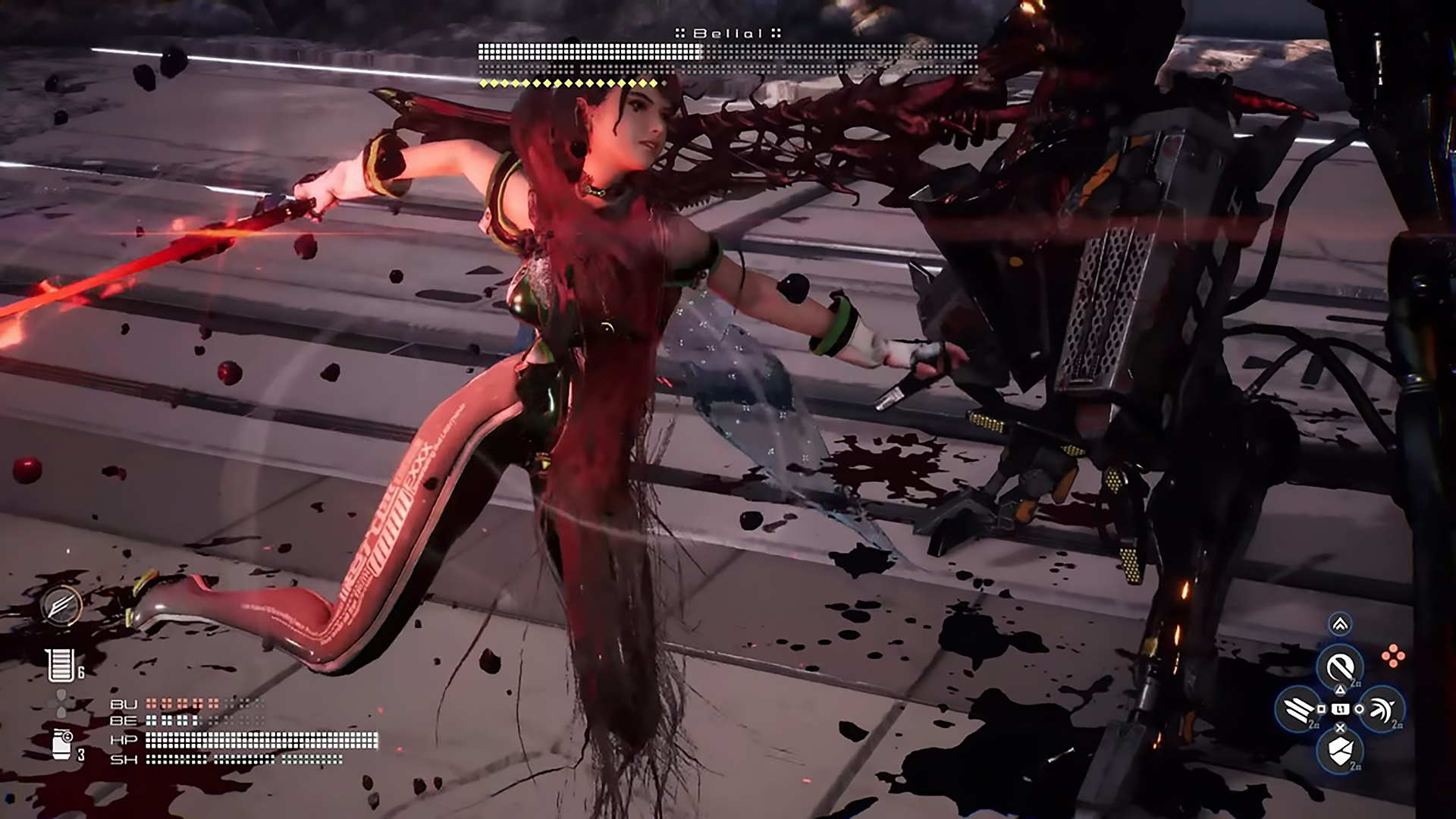Click the circular blade gauge icon
1456x819 pixels.
[x=62, y=606]
